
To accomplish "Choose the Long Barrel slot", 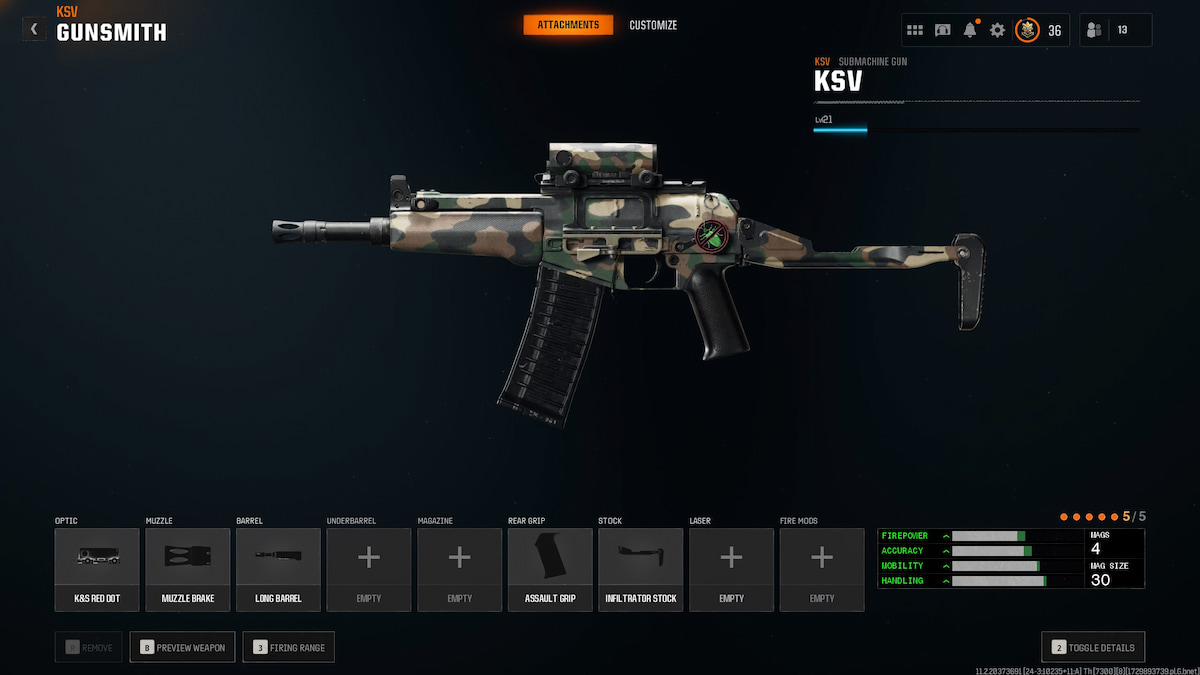I will (278, 569).
